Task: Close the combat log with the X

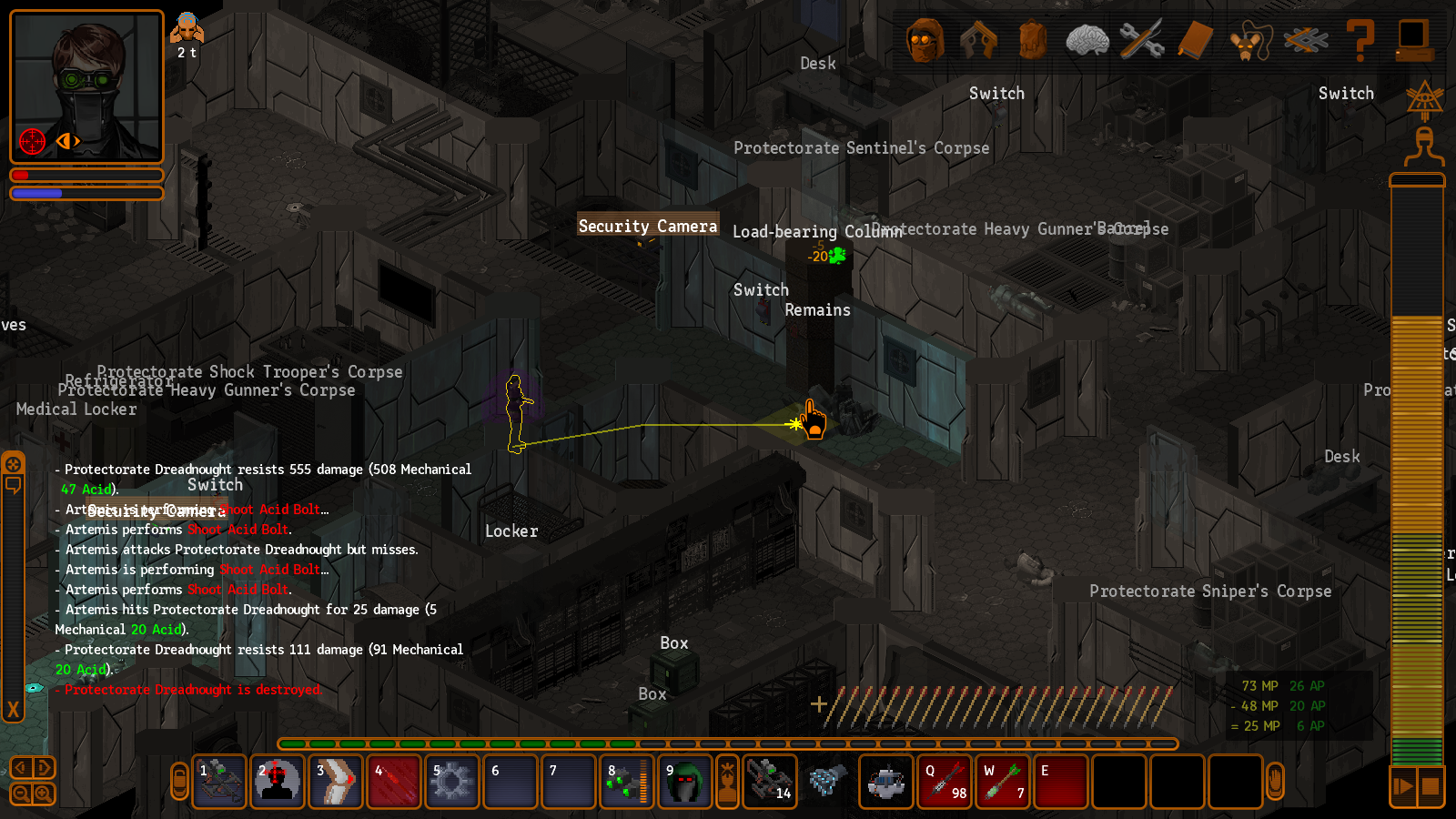Action: pos(13,709)
